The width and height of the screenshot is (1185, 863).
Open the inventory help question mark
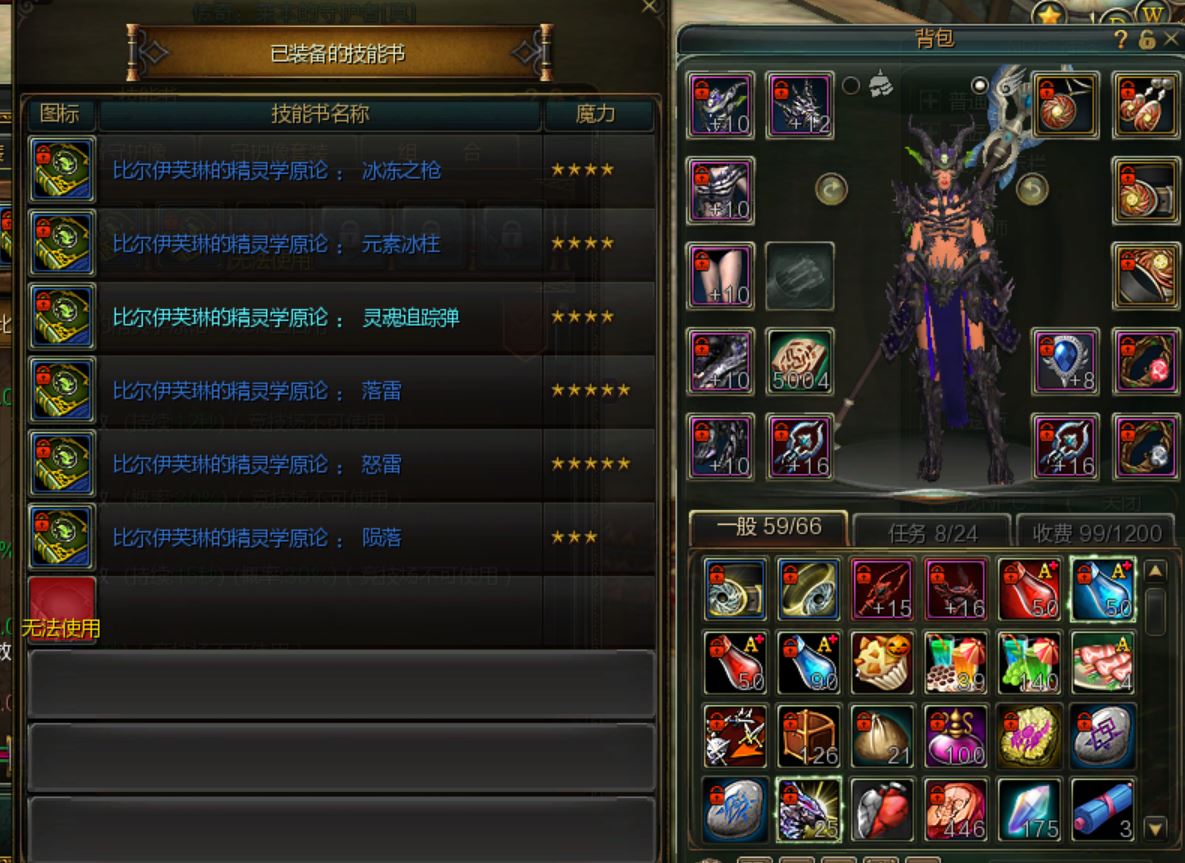click(1122, 39)
